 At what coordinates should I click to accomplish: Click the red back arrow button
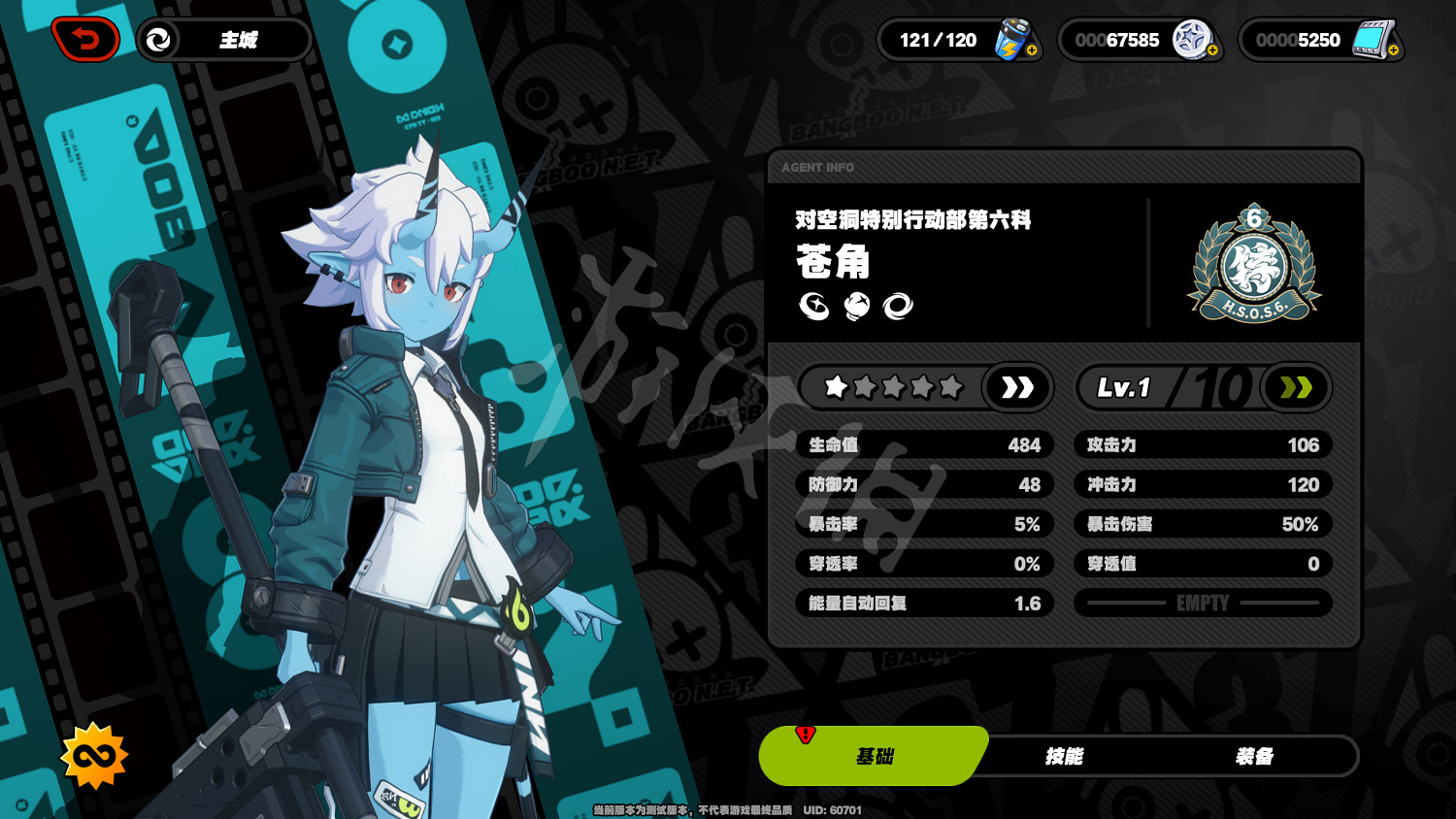click(x=85, y=39)
